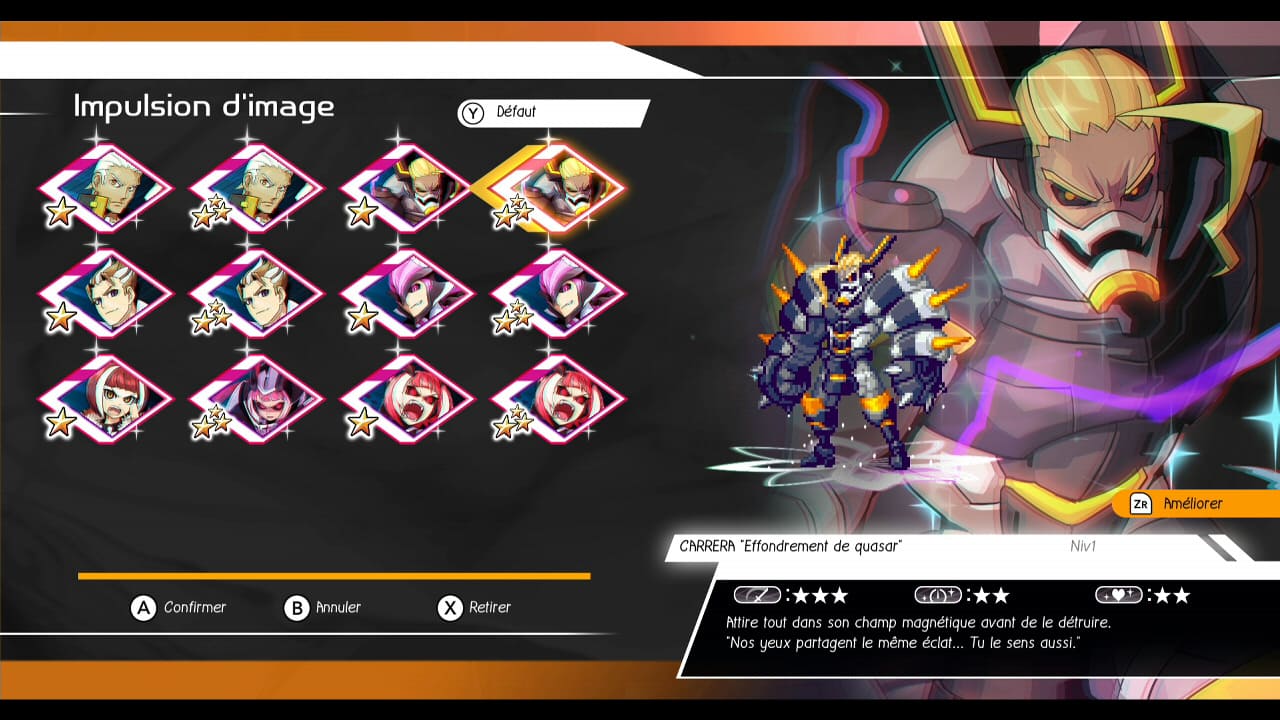Choose the one-star brown-haired man image pulse
The width and height of the screenshot is (1280, 720).
[x=106, y=294]
